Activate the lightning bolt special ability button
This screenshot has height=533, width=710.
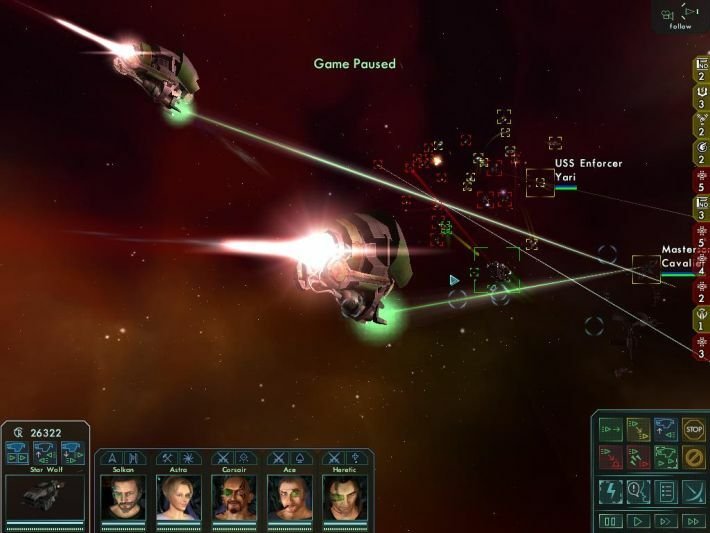tap(609, 491)
